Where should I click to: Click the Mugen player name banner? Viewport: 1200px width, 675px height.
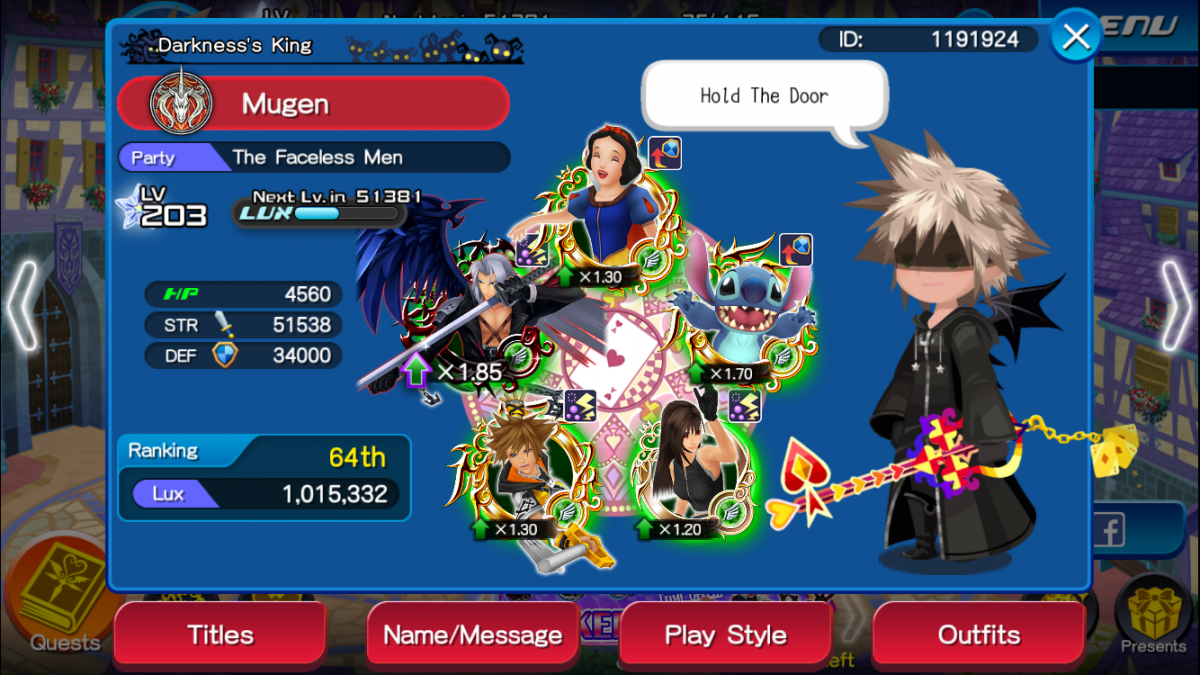(x=313, y=104)
